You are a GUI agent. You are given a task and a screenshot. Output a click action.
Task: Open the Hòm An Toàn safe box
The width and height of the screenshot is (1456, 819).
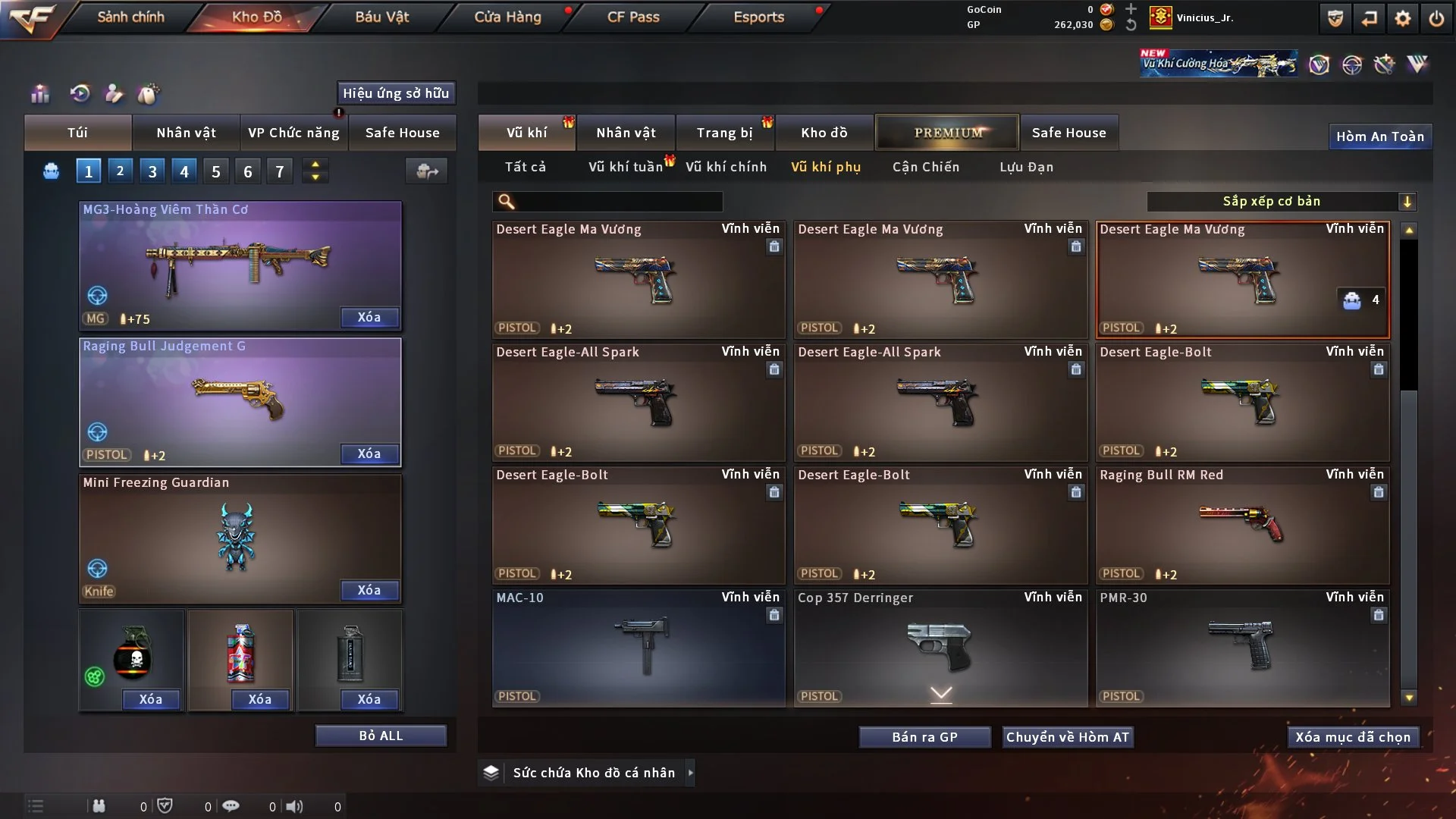pyautogui.click(x=1379, y=136)
